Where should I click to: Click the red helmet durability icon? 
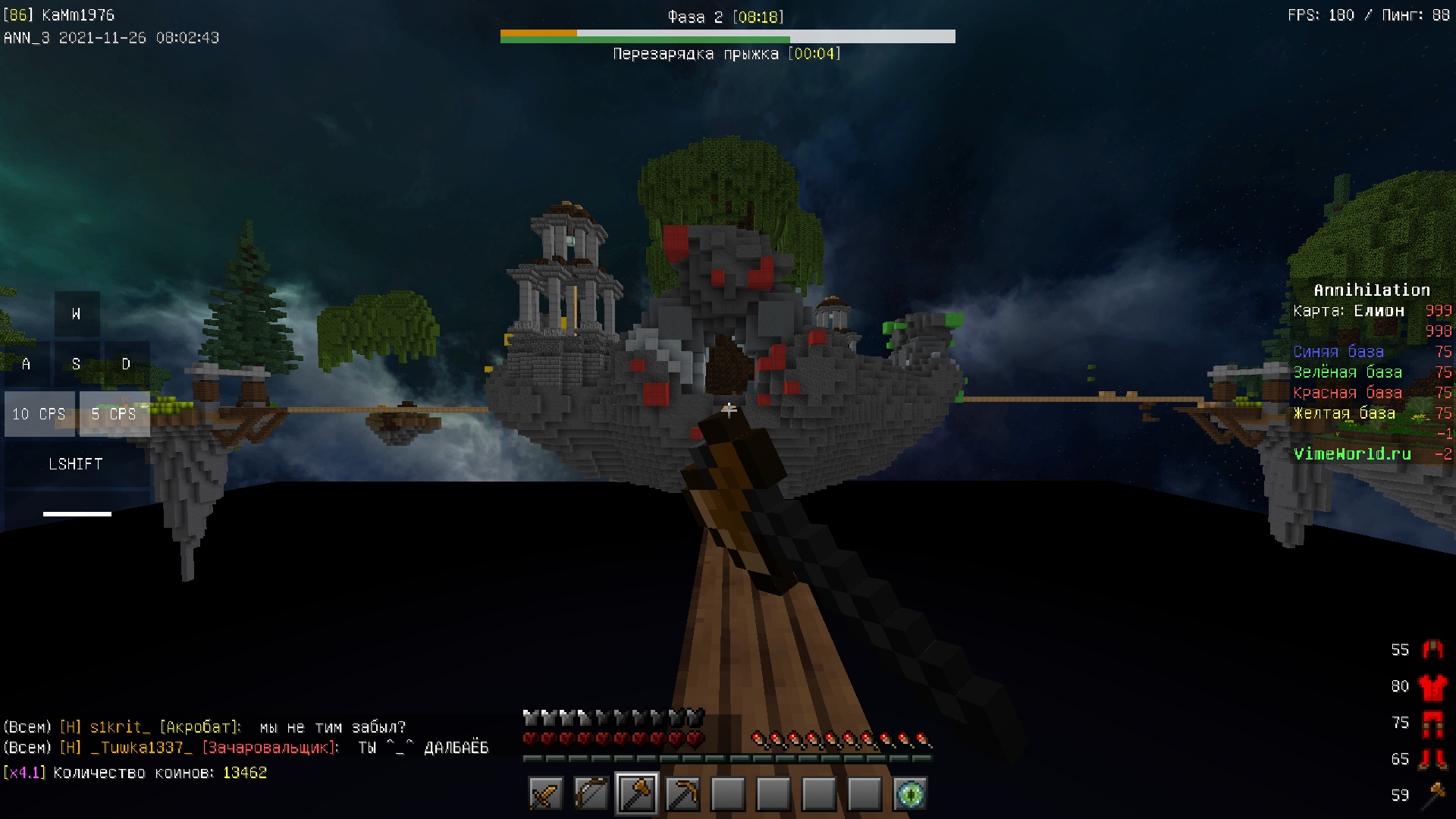1432,649
